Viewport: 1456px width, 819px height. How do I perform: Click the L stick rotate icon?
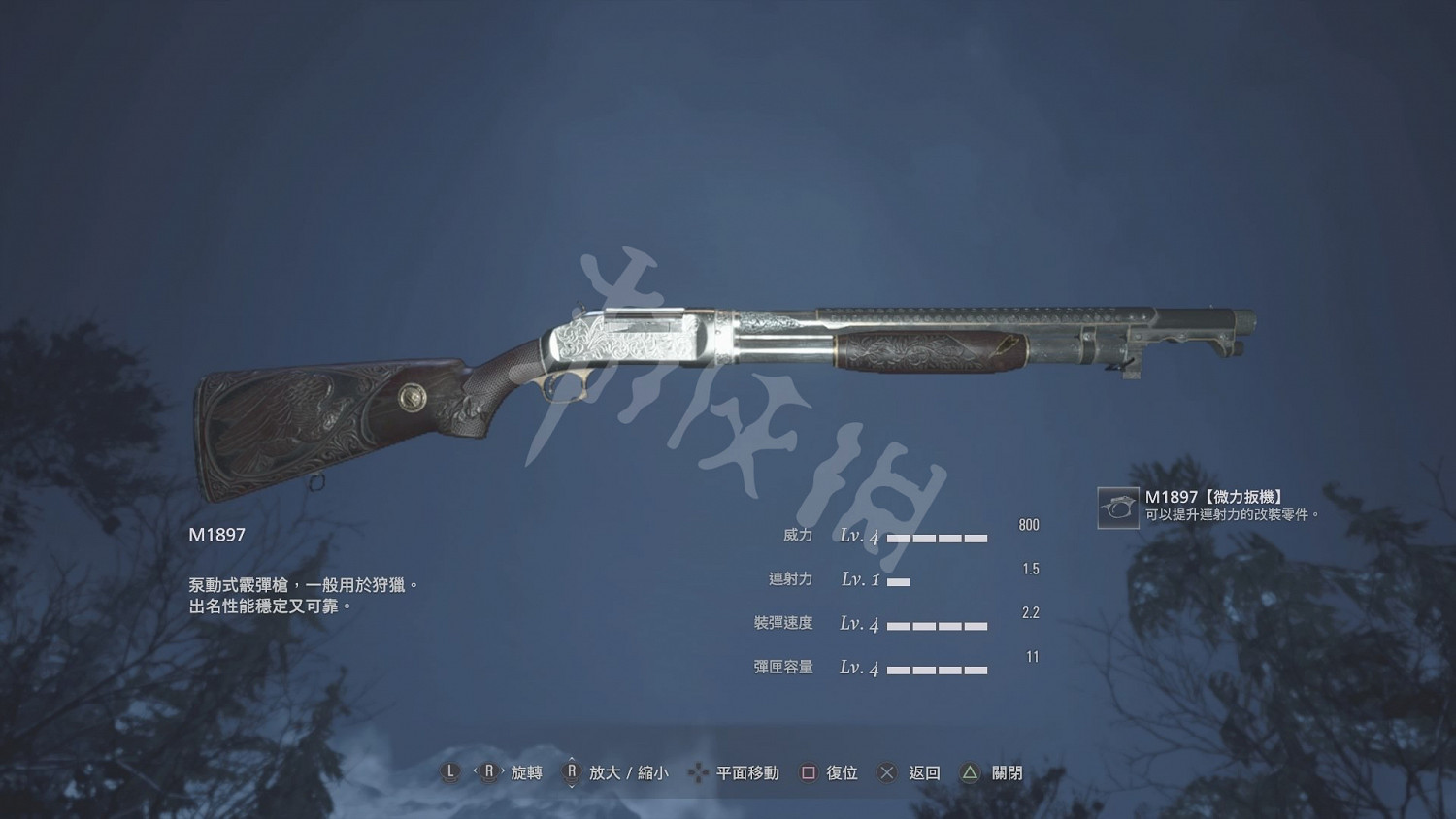tap(449, 773)
